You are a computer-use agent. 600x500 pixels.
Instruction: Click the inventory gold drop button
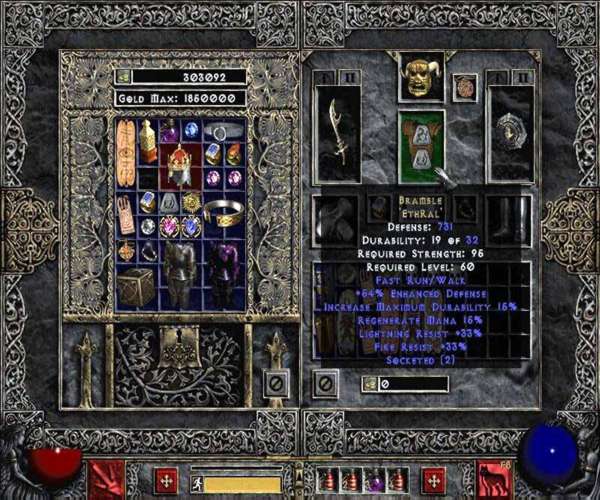[x=369, y=383]
